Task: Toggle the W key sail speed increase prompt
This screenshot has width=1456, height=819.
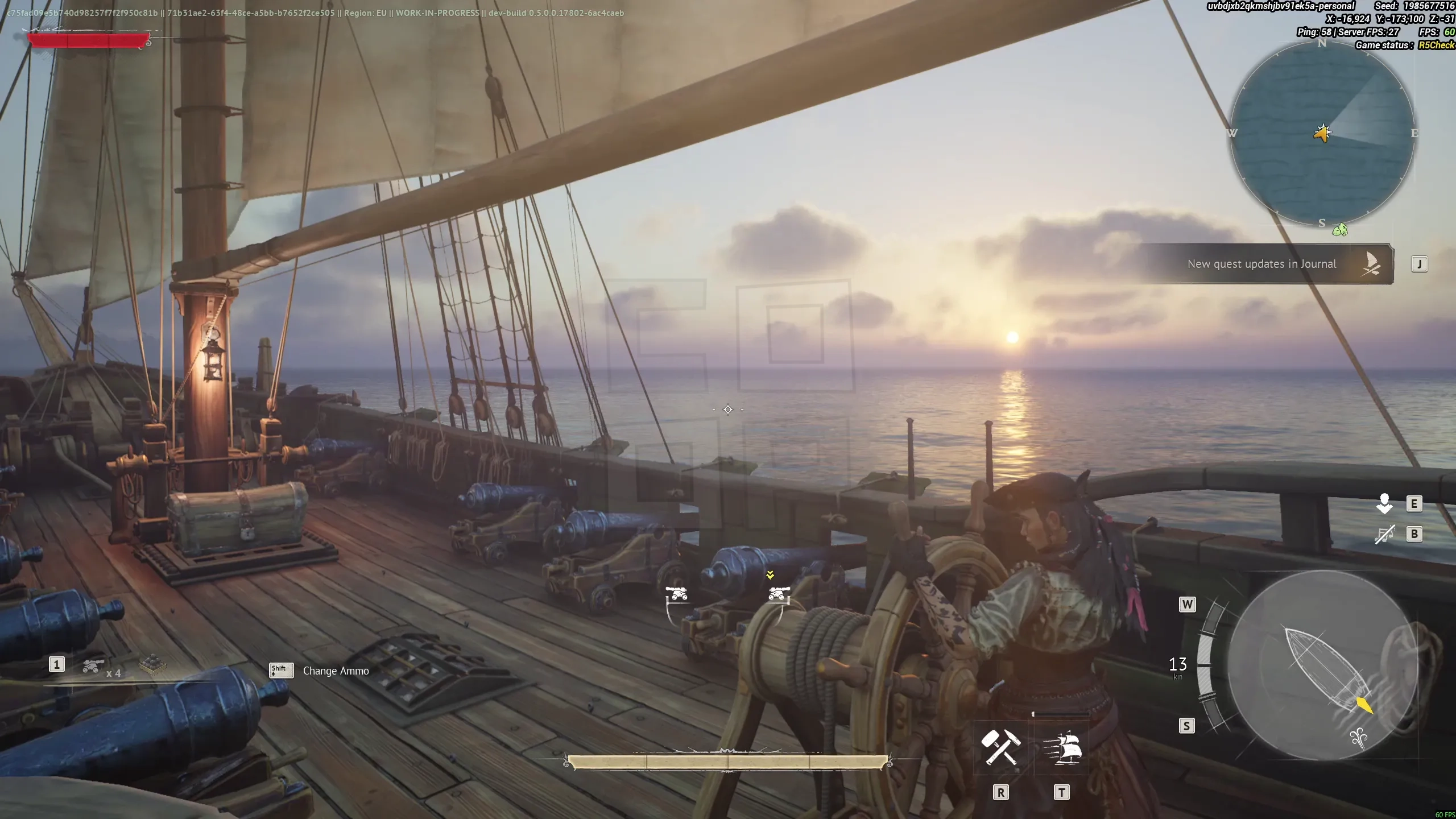Action: (1188, 605)
